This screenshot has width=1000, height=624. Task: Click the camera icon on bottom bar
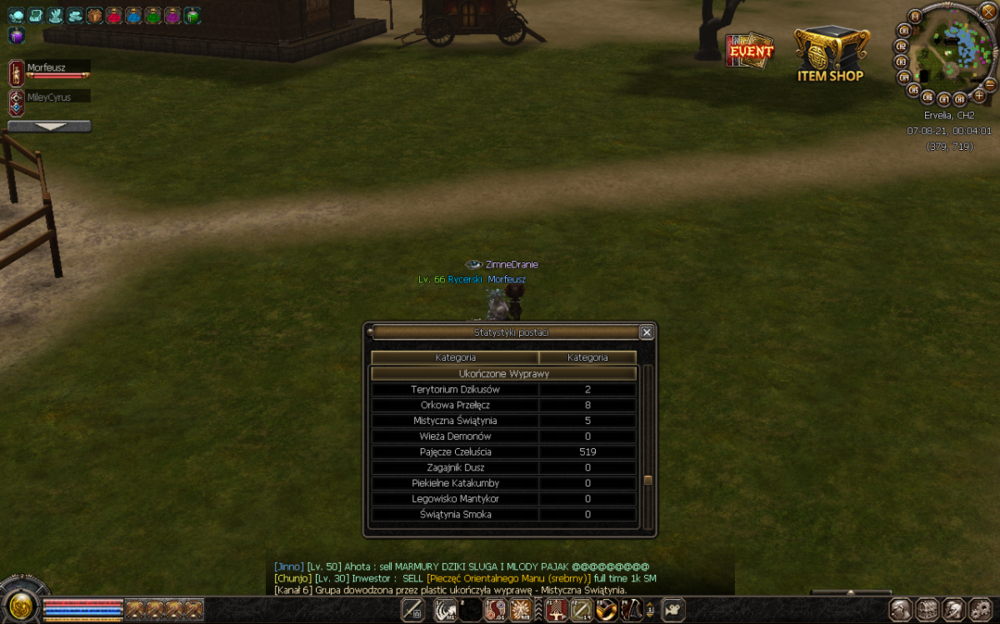[x=673, y=609]
